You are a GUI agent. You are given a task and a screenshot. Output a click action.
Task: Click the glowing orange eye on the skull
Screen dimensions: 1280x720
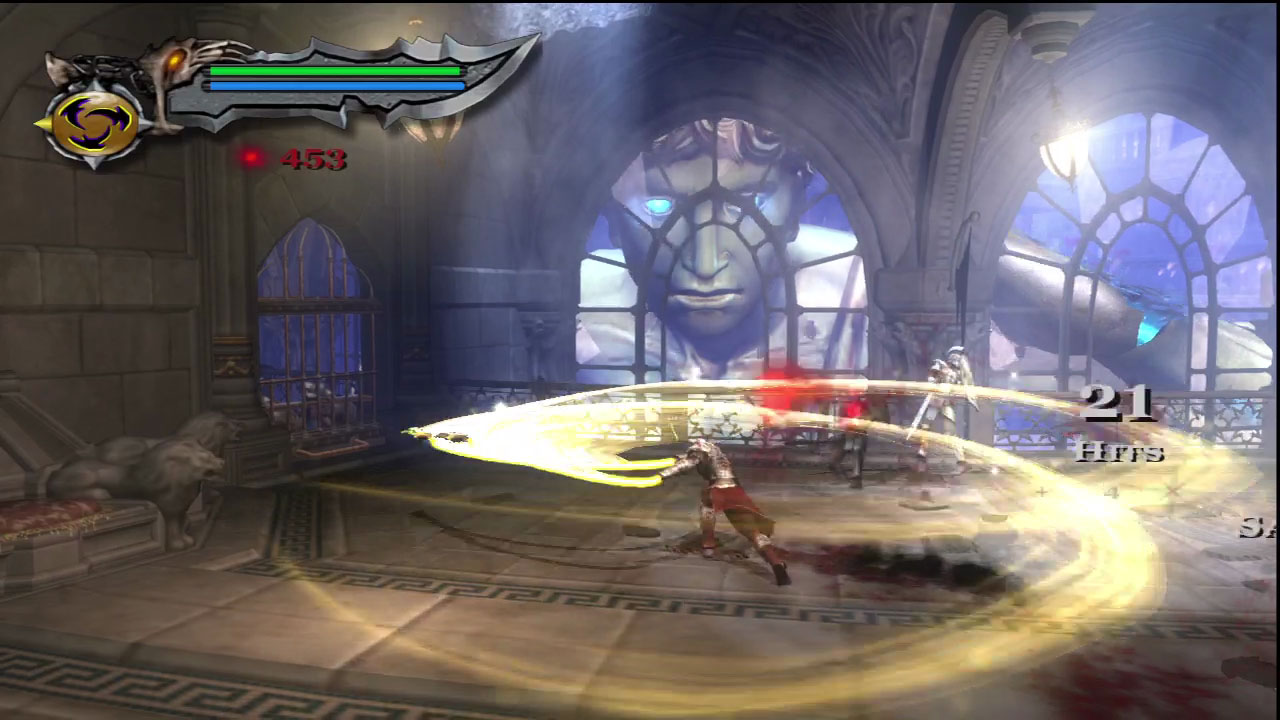tap(176, 62)
